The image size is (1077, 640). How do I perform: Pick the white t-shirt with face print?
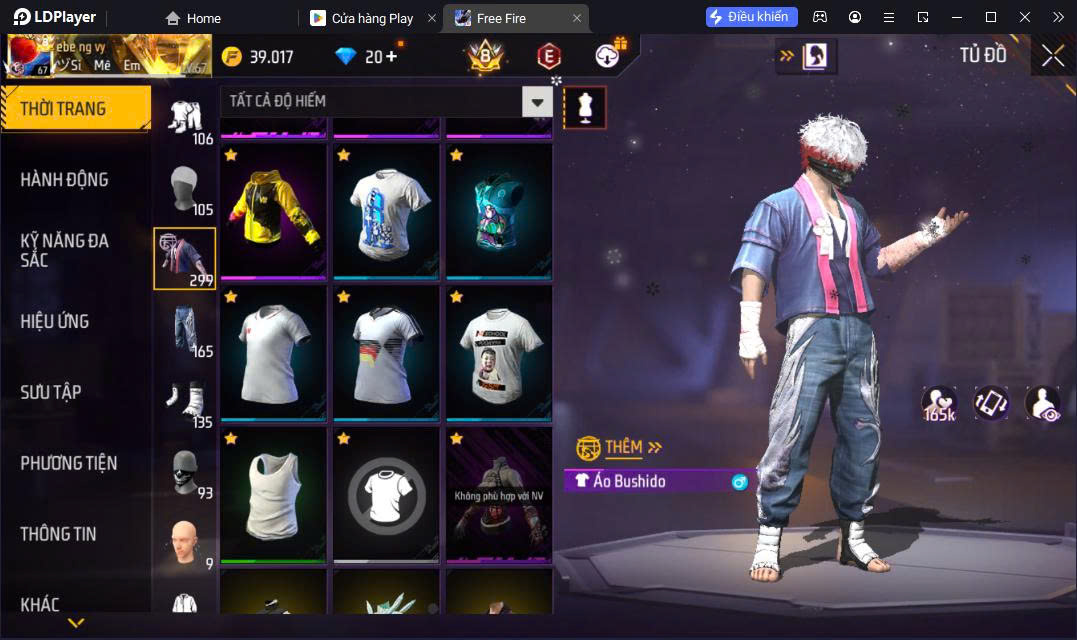coord(499,354)
